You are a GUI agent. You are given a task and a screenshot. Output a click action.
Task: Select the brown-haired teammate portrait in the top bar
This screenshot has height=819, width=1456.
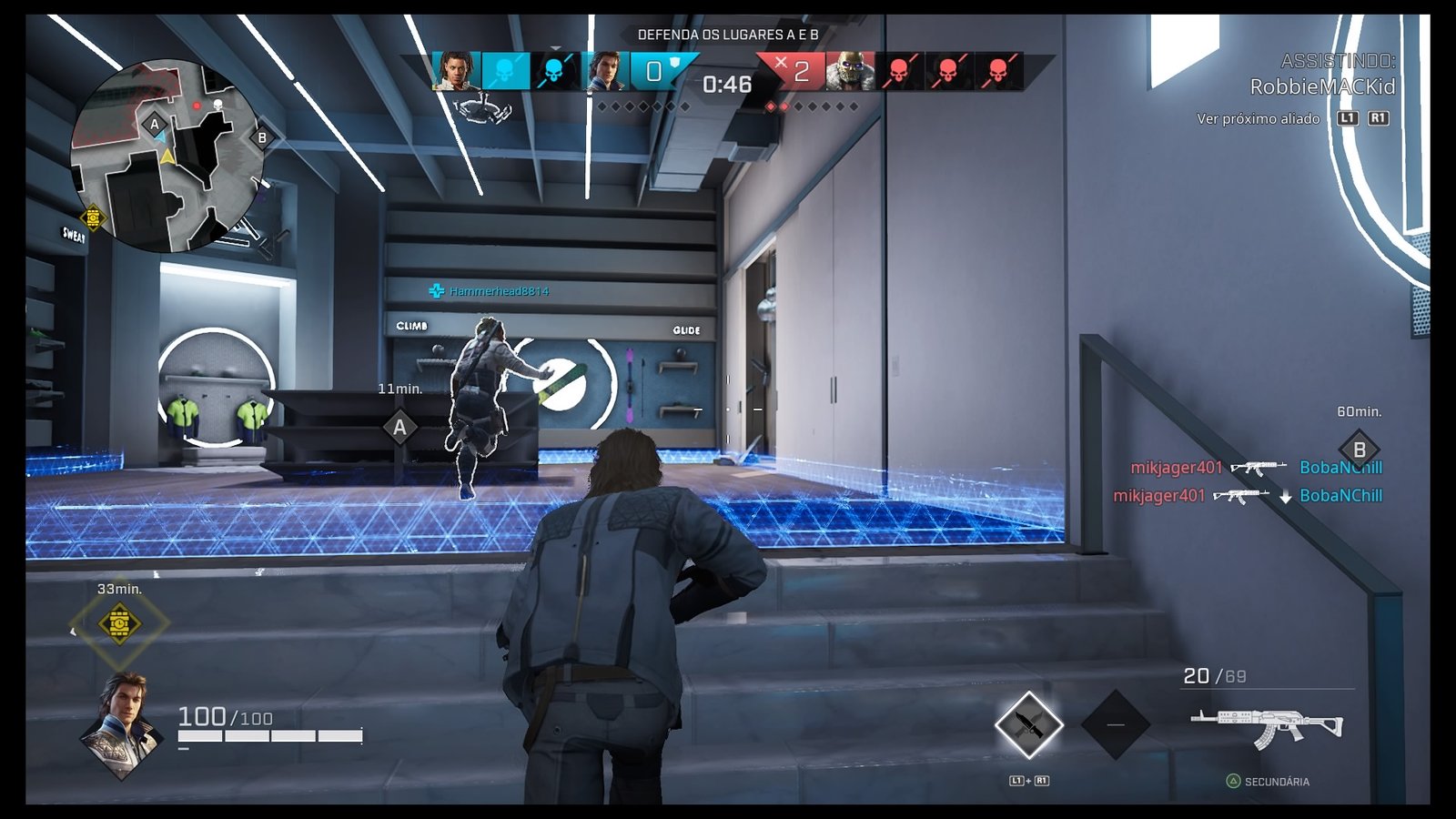point(603,71)
